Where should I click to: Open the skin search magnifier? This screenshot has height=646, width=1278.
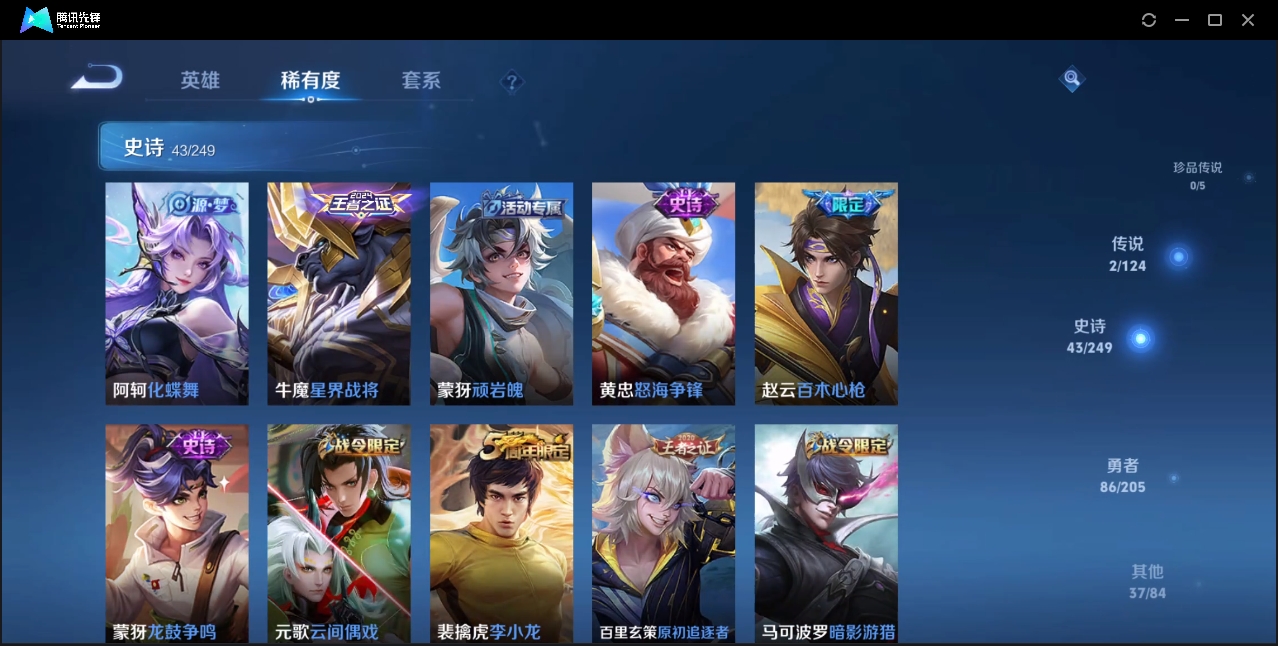point(1071,79)
